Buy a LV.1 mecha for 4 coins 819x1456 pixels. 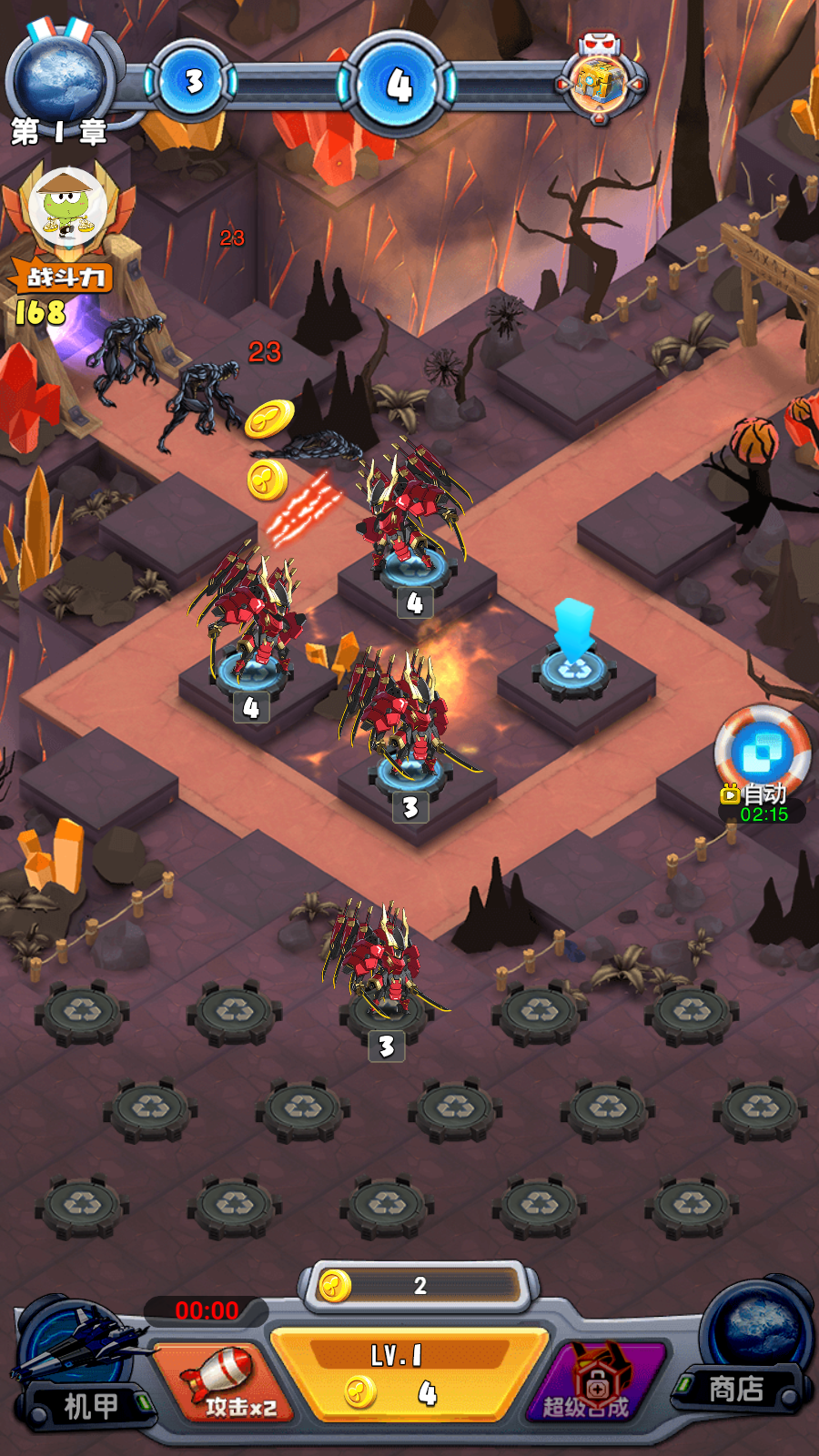(409, 1376)
